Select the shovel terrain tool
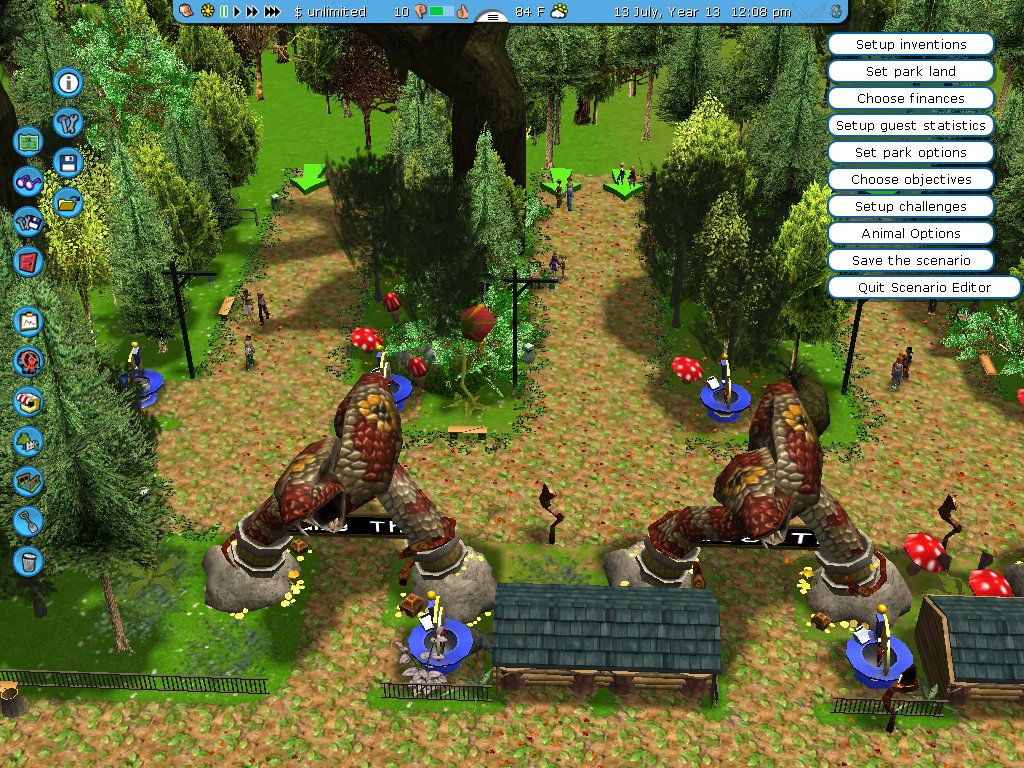 coord(28,521)
